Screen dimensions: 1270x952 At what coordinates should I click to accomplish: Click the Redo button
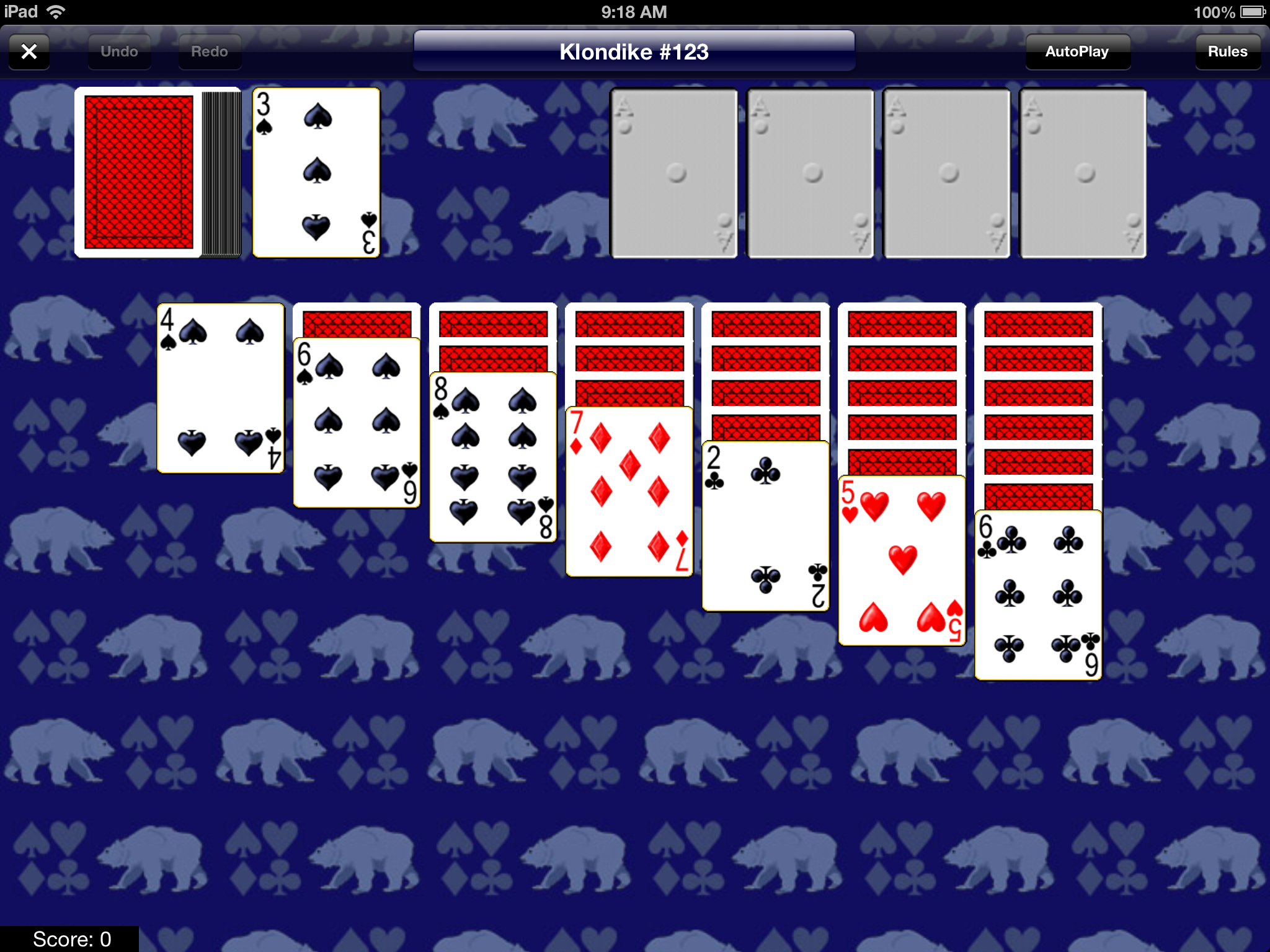tap(209, 51)
